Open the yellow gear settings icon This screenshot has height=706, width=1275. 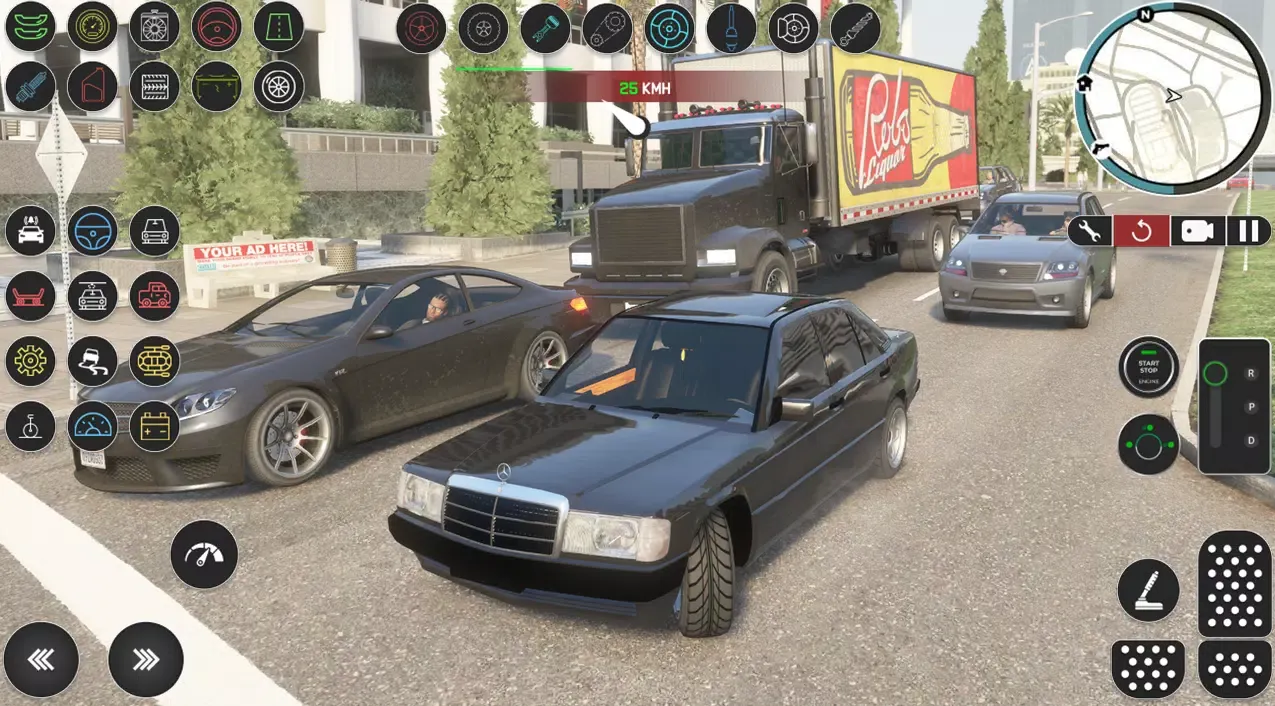[31, 361]
